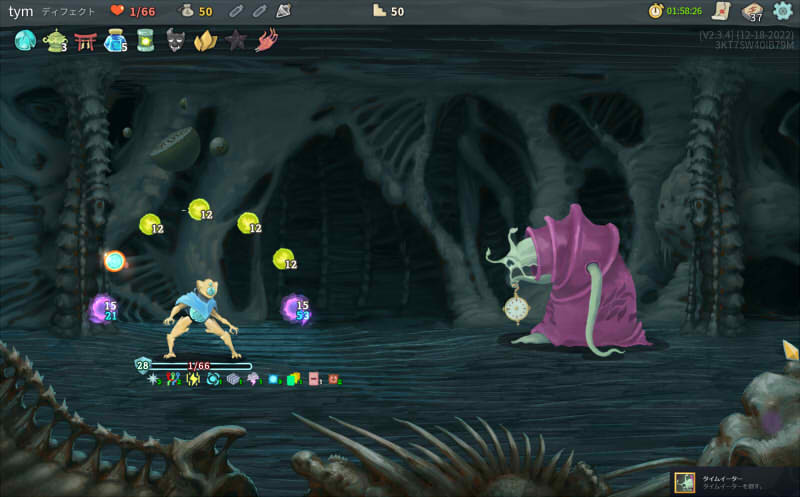Inspect the dark demon mask relic
This screenshot has width=800, height=497.
pos(175,41)
